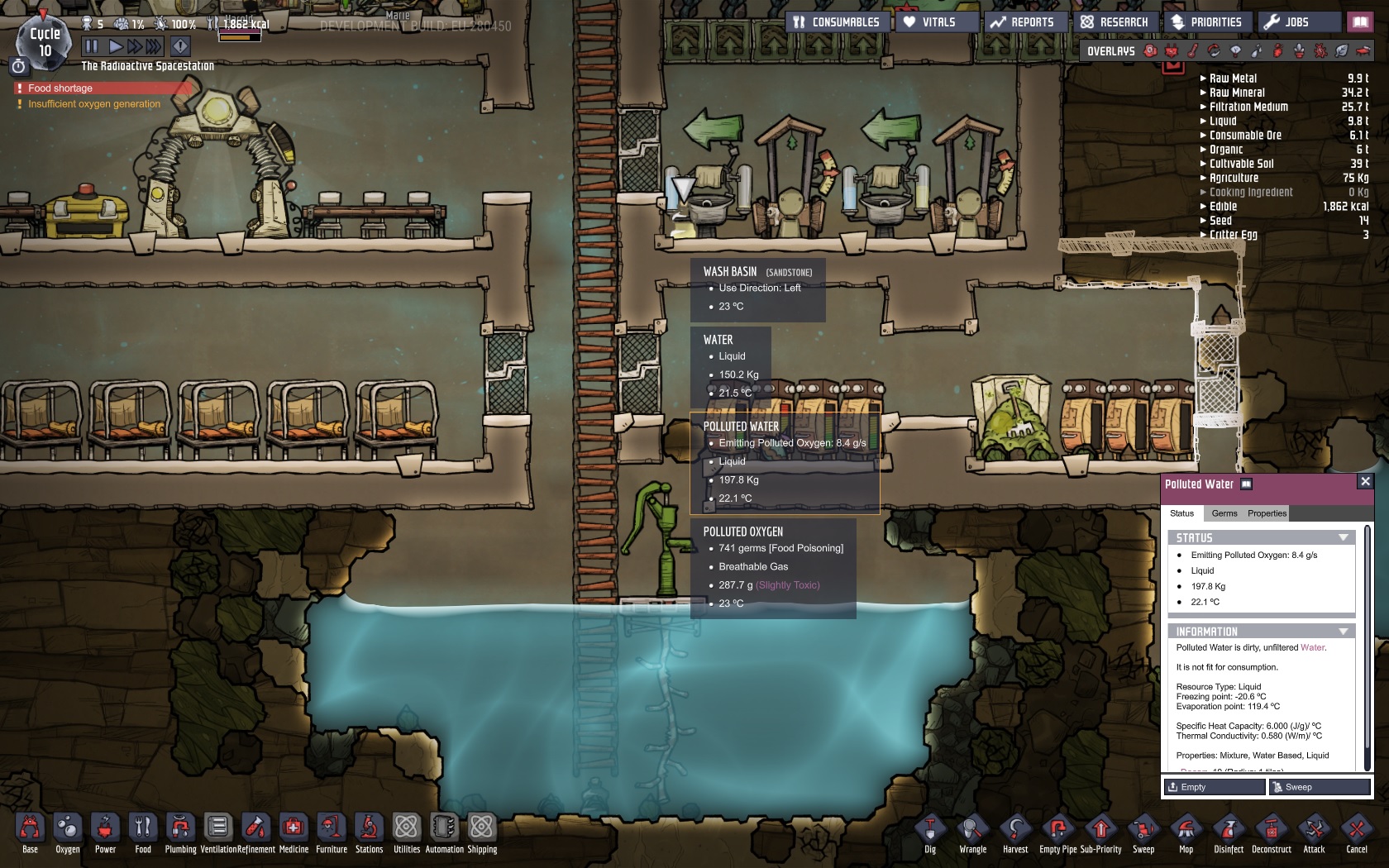Viewport: 1389px width, 868px height.
Task: Click the Empty button
Action: tap(1214, 787)
